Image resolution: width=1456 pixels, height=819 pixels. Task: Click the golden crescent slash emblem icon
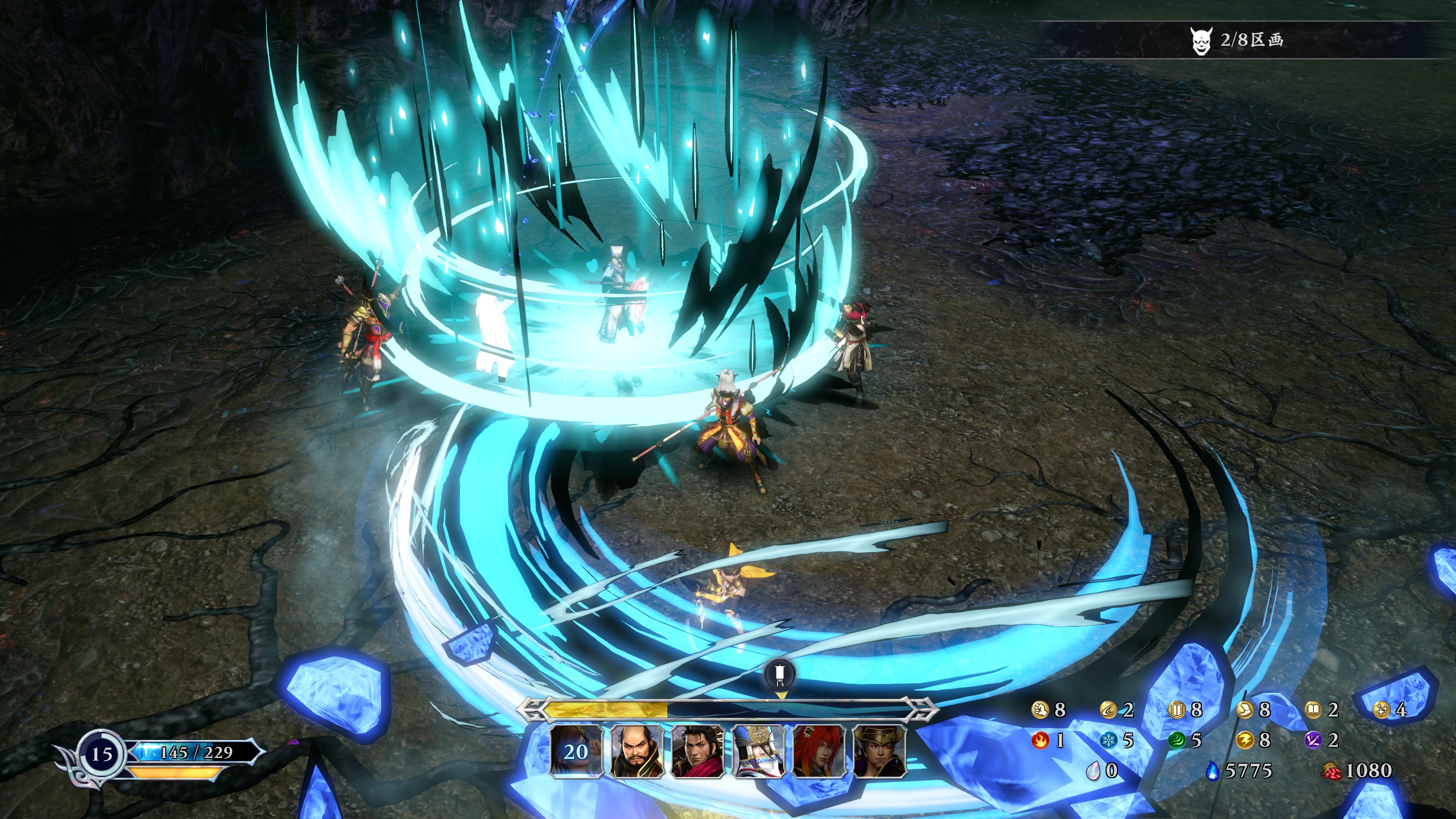pyautogui.click(x=1108, y=710)
